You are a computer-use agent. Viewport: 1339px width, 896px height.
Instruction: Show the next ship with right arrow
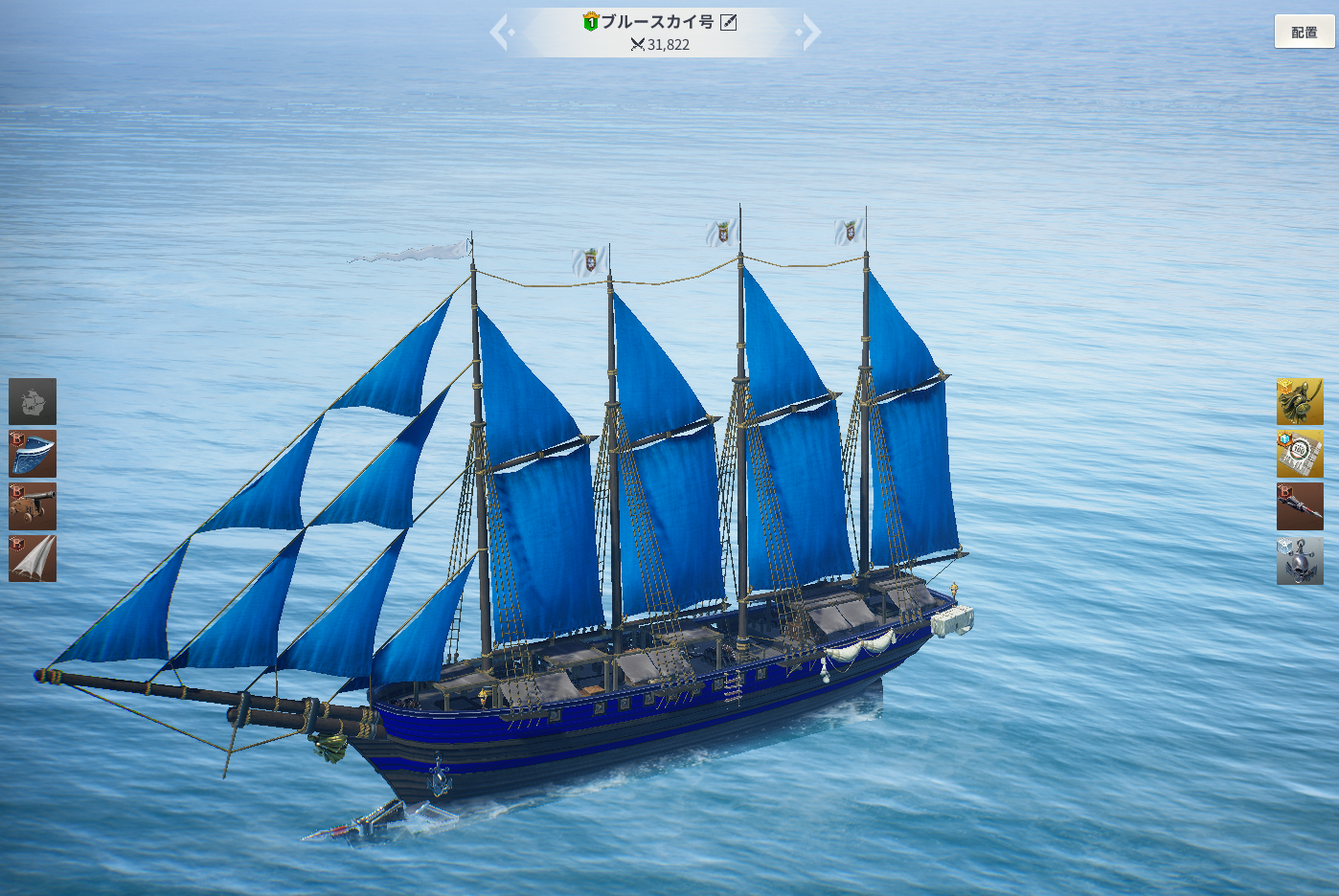810,32
